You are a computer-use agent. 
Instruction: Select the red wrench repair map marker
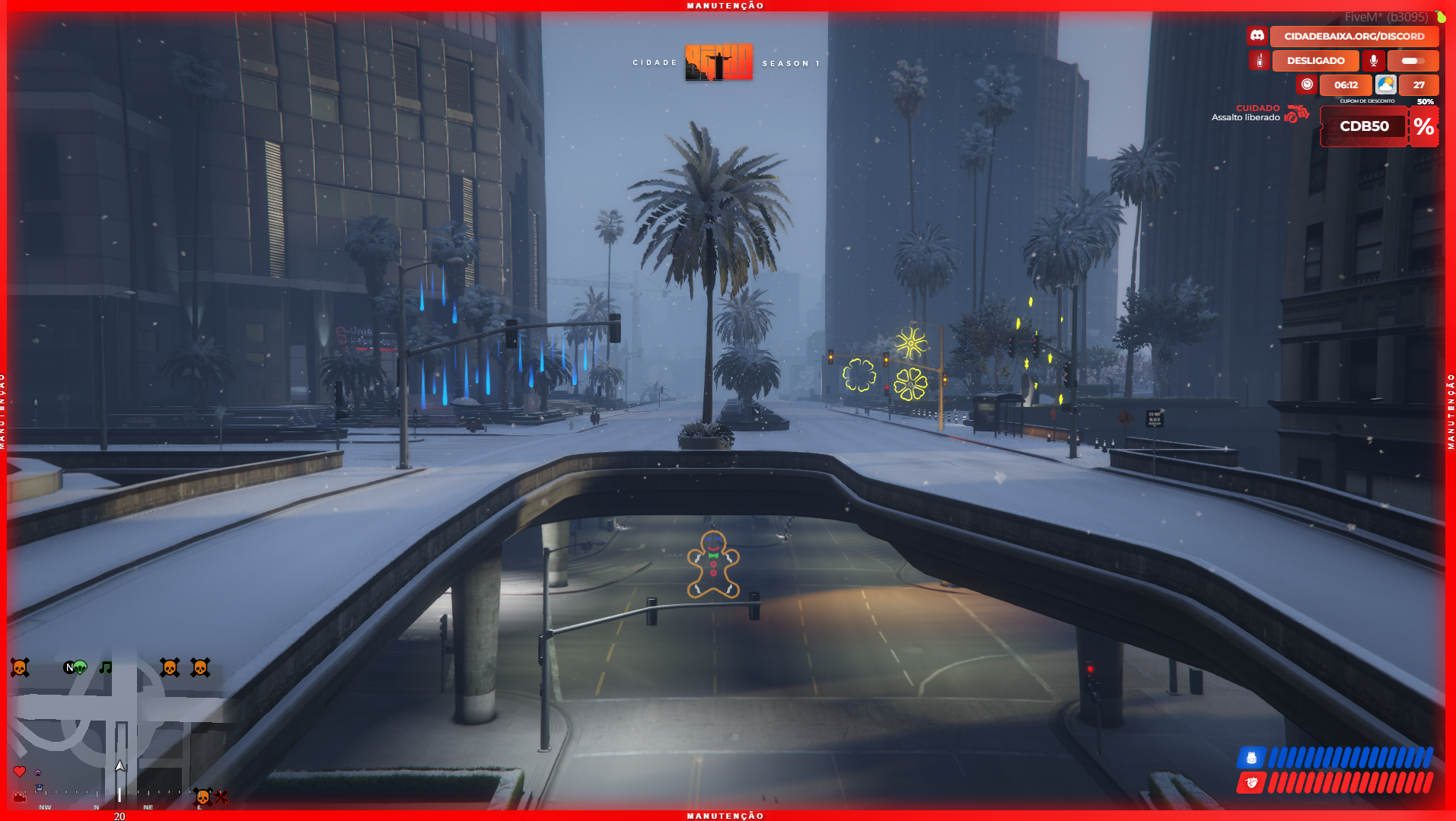pyautogui.click(x=221, y=797)
